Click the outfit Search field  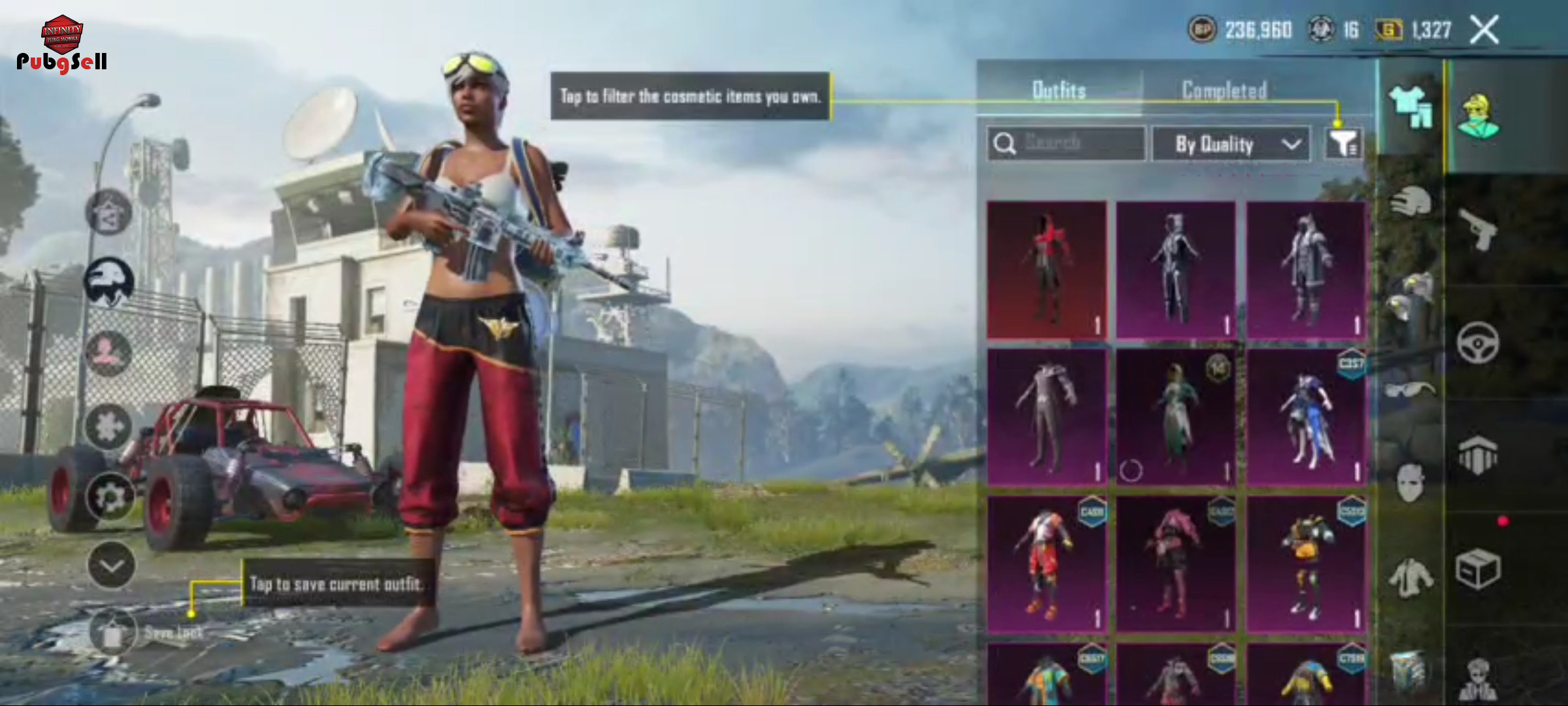point(1066,143)
